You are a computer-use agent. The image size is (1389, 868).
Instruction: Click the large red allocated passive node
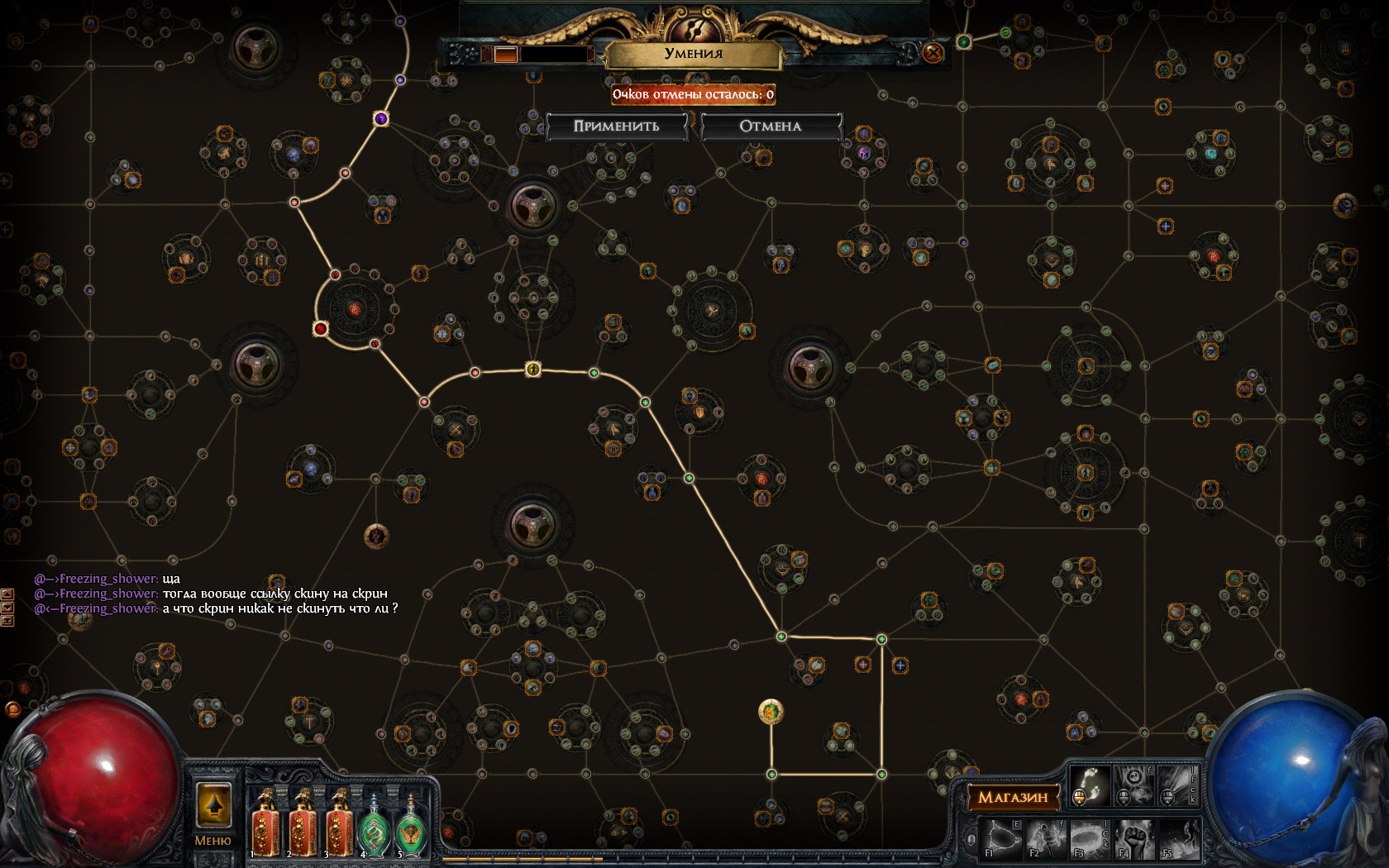(321, 329)
